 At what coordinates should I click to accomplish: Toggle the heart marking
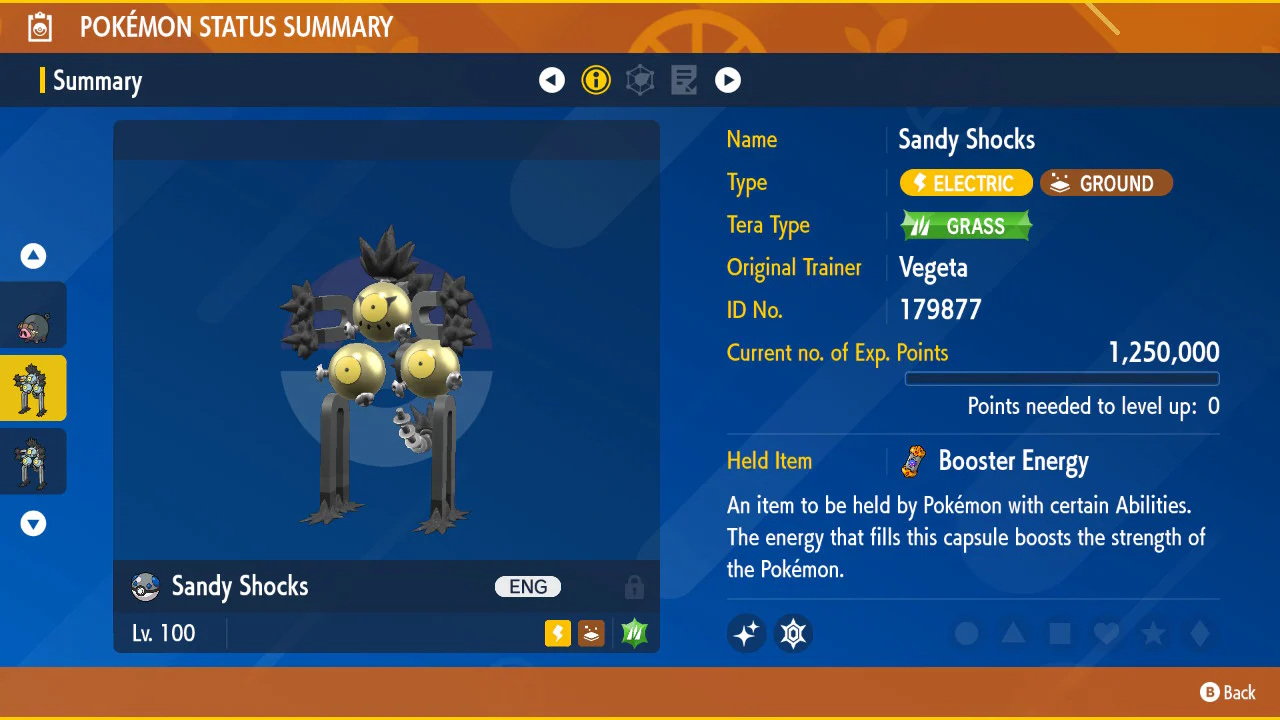click(1106, 633)
